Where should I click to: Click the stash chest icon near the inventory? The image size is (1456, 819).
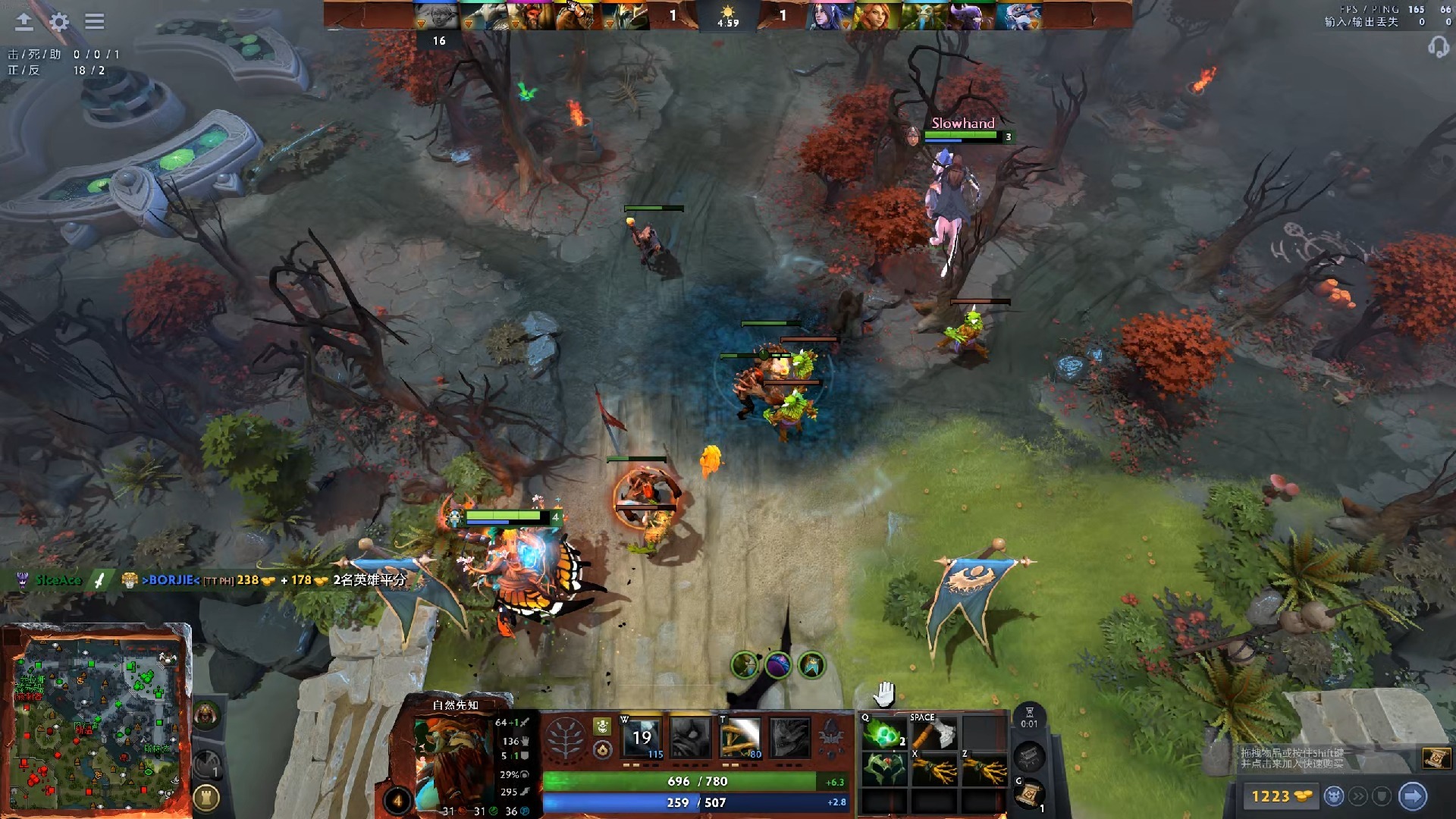click(1030, 758)
